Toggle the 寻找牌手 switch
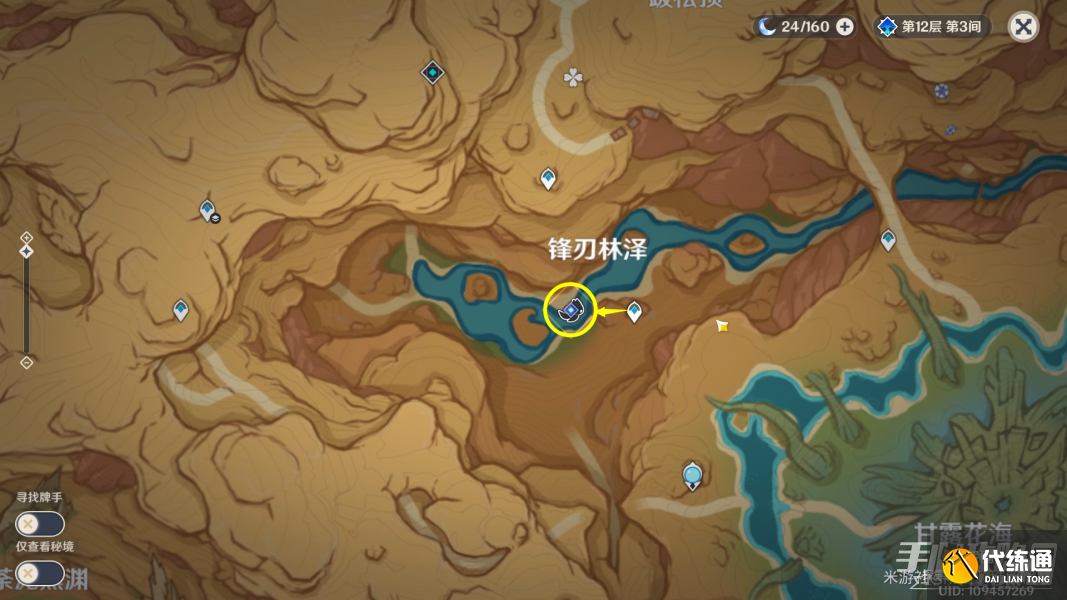Image resolution: width=1067 pixels, height=600 pixels. (x=40, y=523)
